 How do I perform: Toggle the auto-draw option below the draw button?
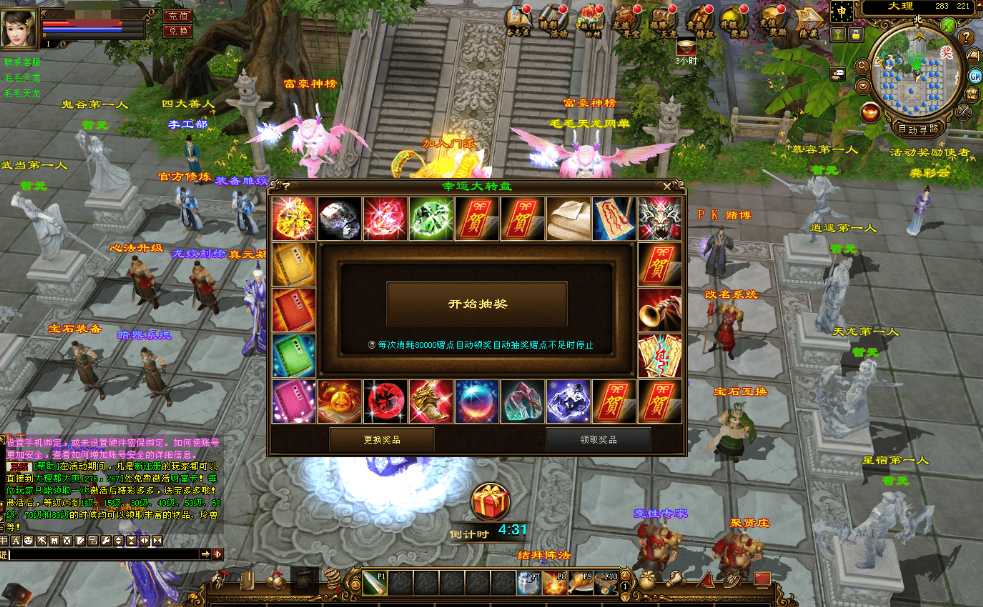(x=372, y=345)
